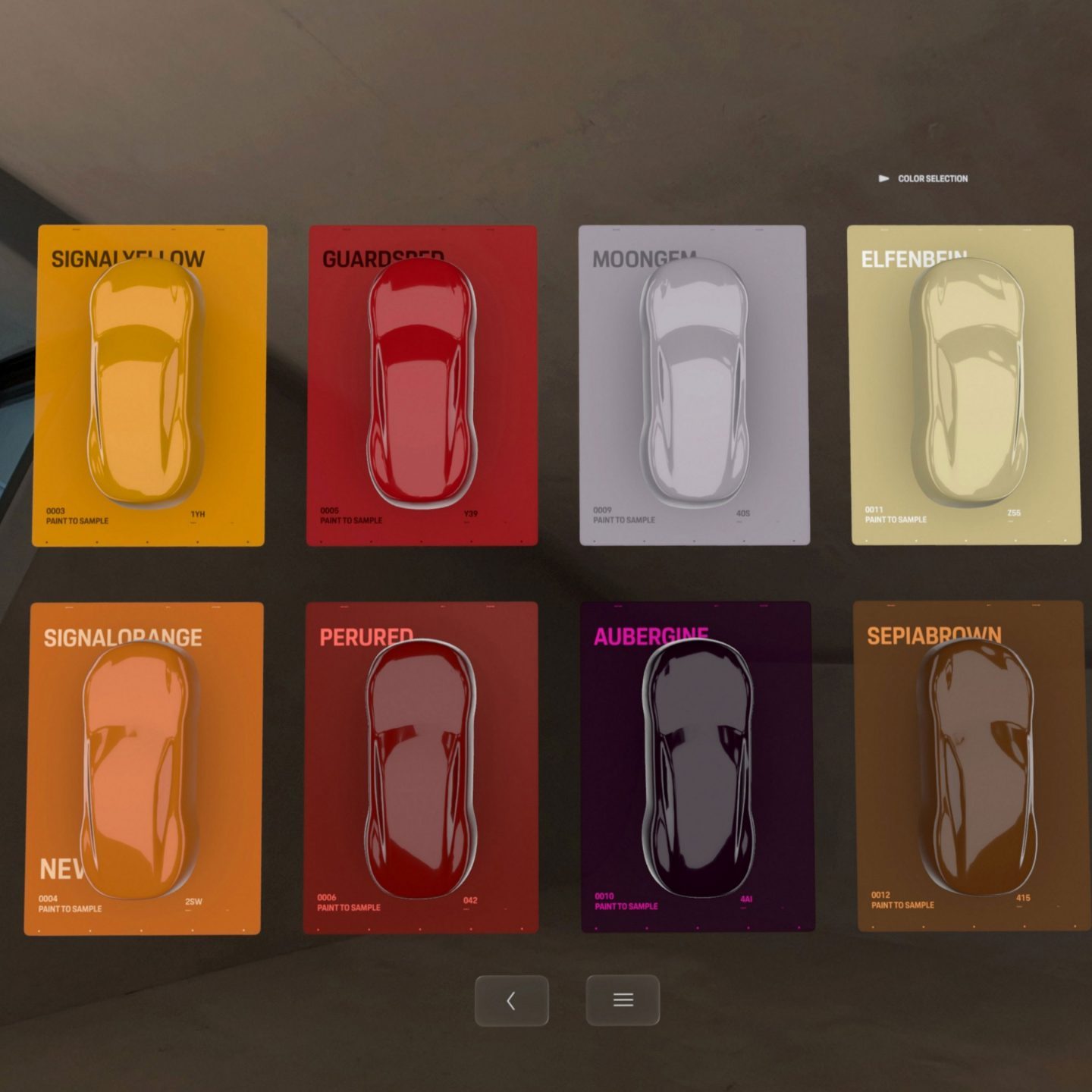Pick the Moongem paint sample card
This screenshot has height=1092, width=1092.
tap(693, 385)
